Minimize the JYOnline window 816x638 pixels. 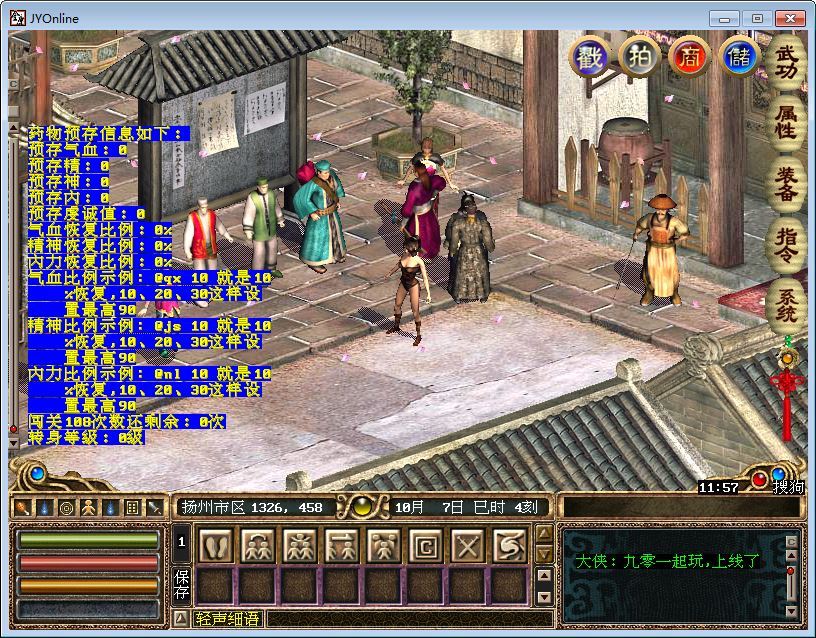tap(725, 18)
